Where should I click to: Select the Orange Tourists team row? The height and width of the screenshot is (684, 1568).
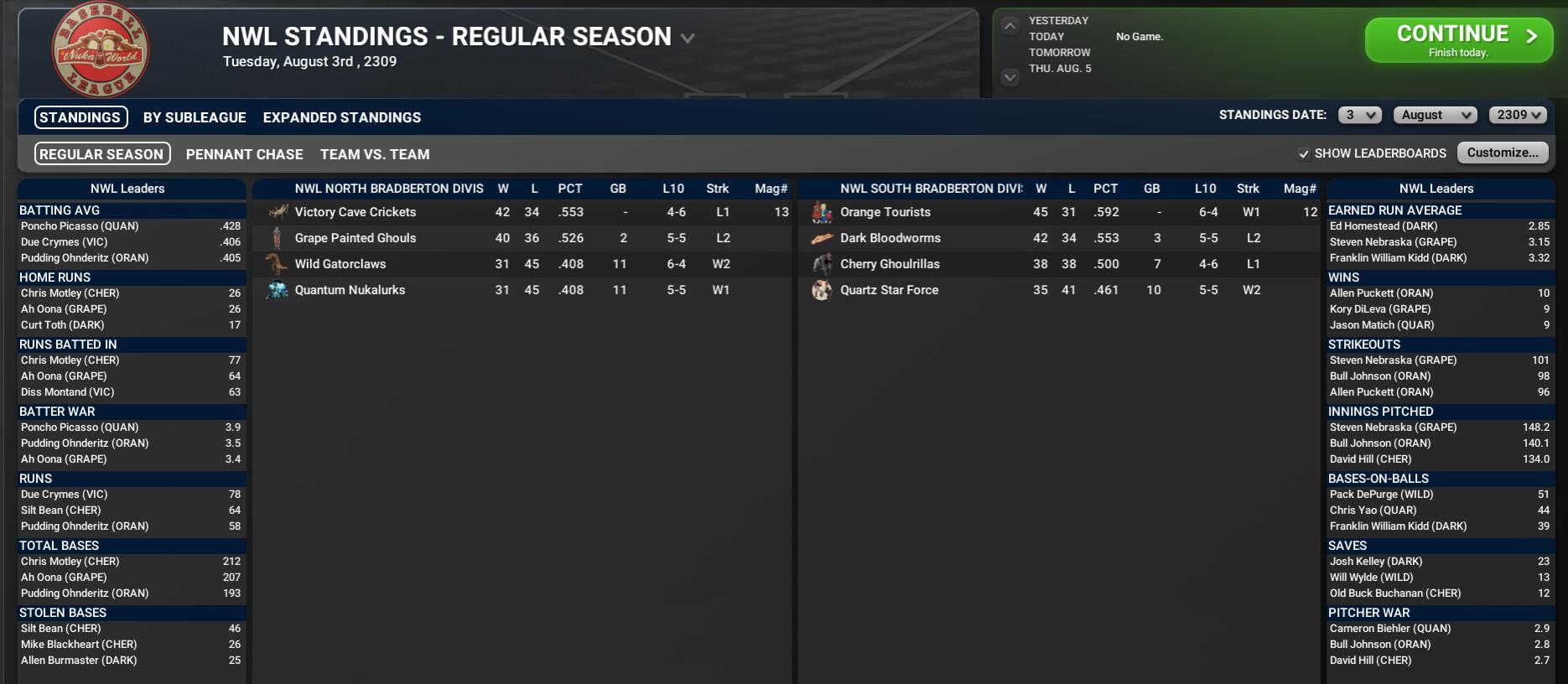(885, 212)
